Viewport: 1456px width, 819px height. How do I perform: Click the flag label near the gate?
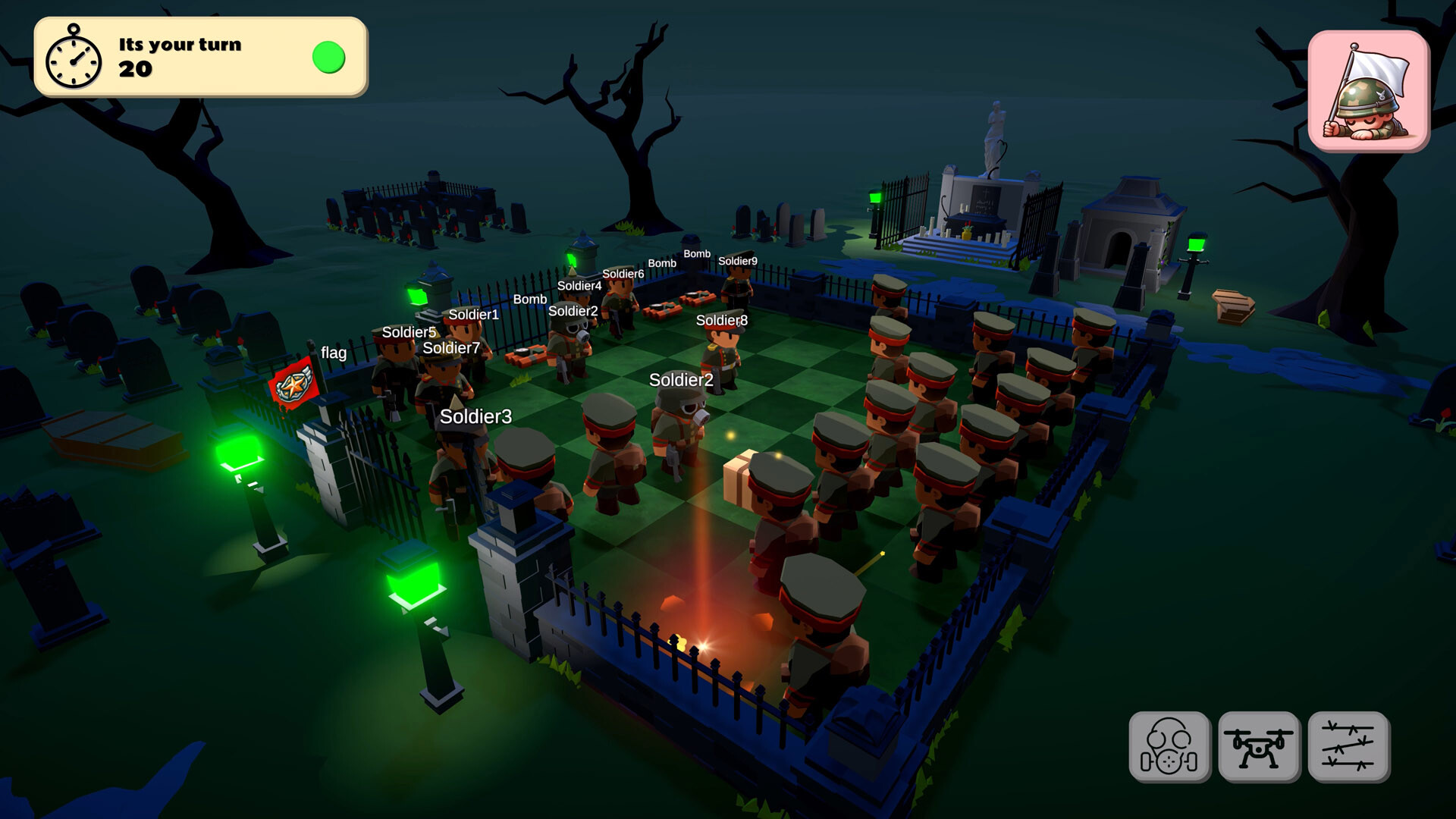coord(334,353)
